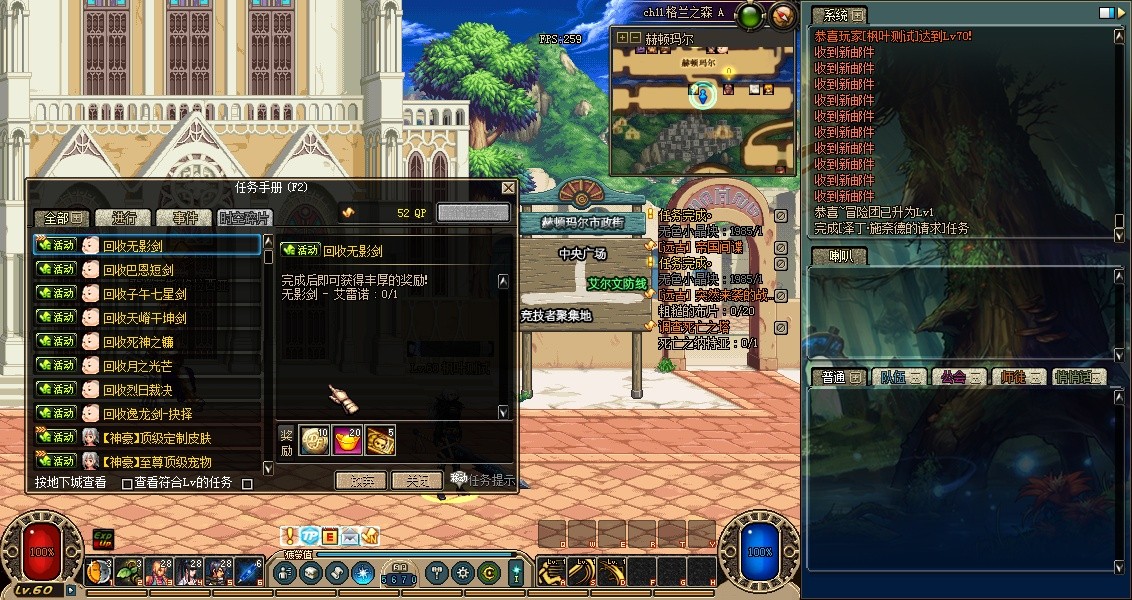Click the minimap plus zoom button

point(622,38)
